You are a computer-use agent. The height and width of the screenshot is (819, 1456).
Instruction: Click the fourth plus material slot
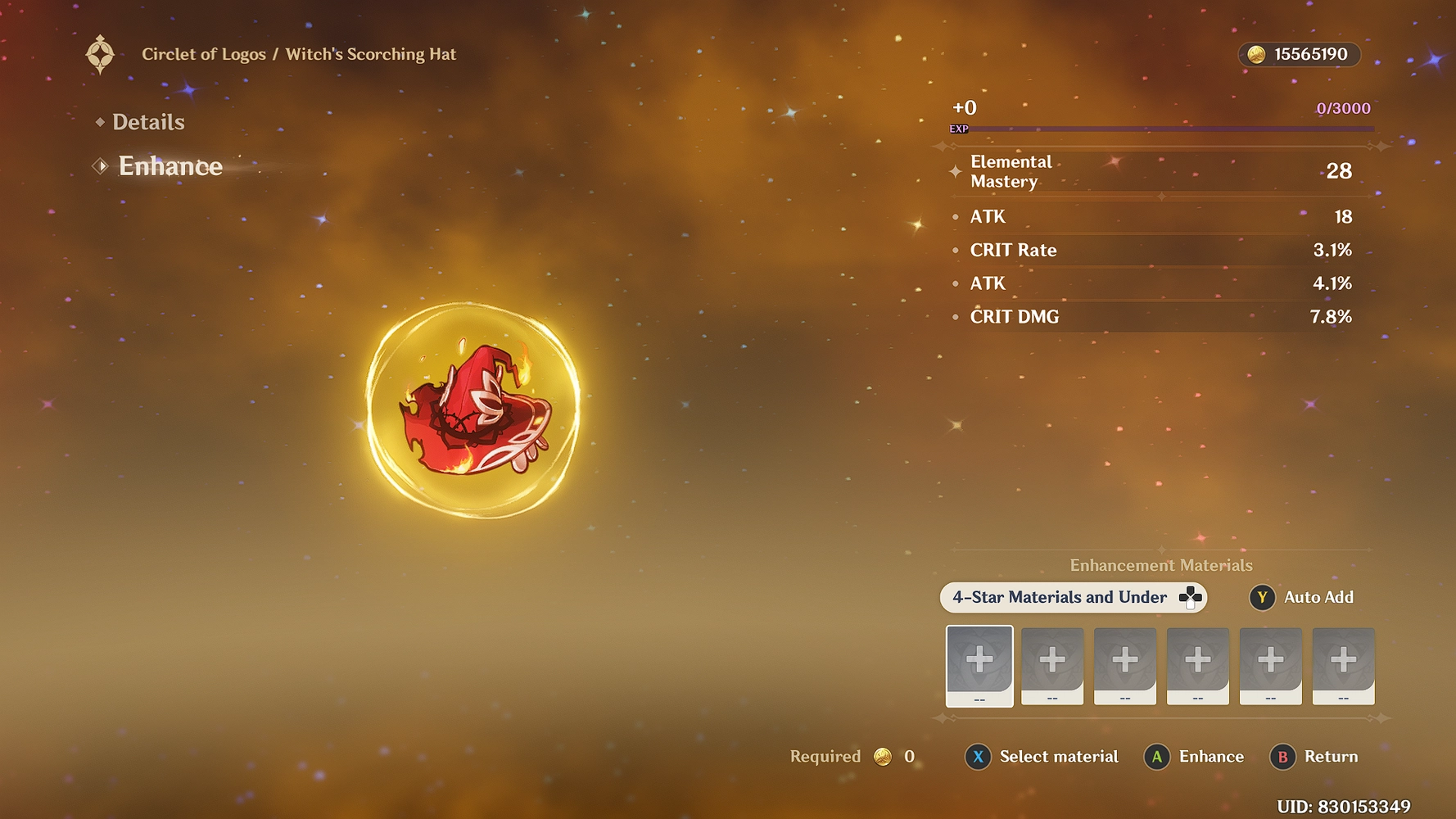(x=1198, y=665)
